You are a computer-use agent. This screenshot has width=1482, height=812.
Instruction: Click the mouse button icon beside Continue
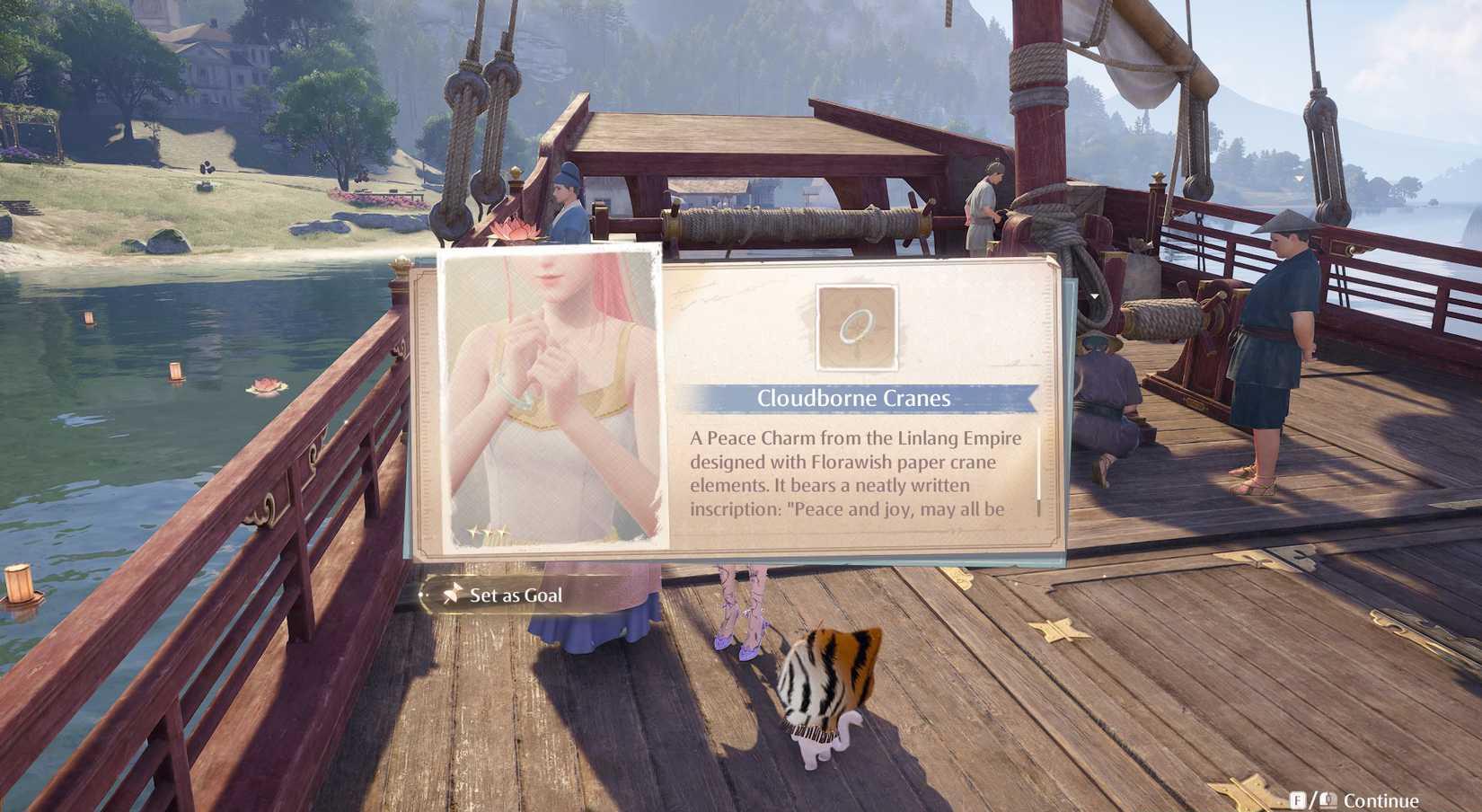point(1328,798)
